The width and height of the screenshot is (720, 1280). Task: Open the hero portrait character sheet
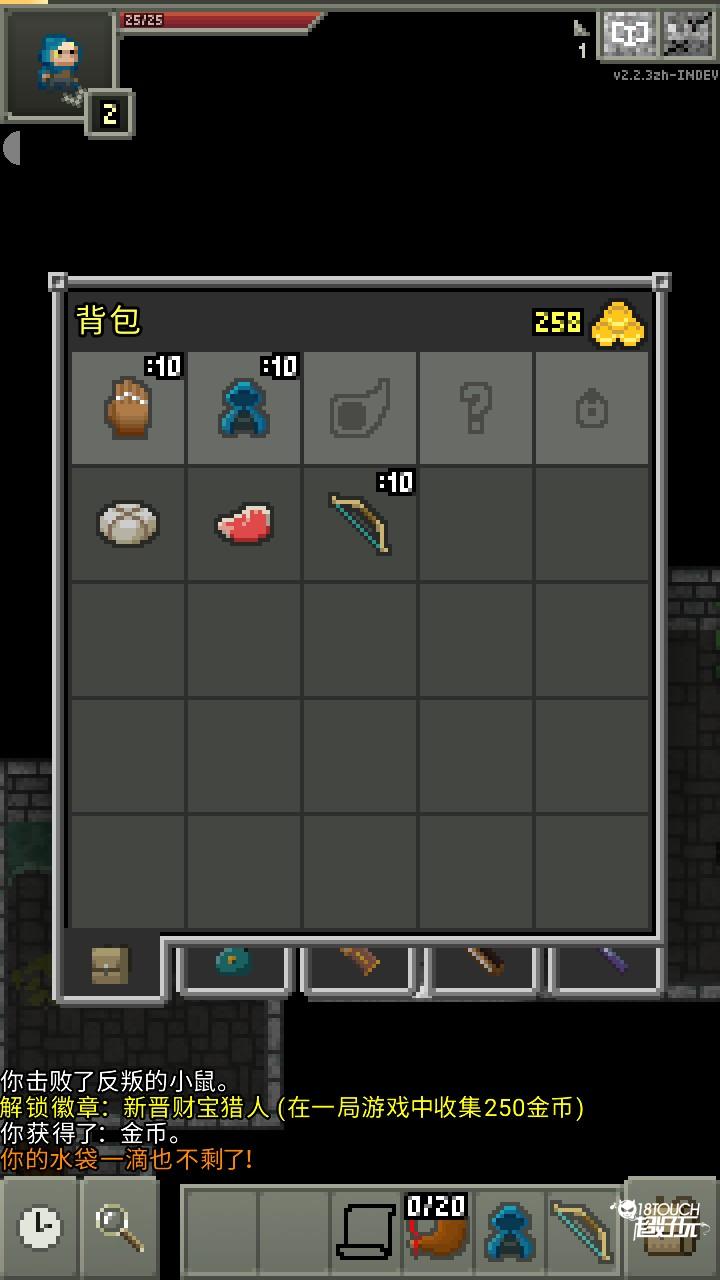click(60, 65)
